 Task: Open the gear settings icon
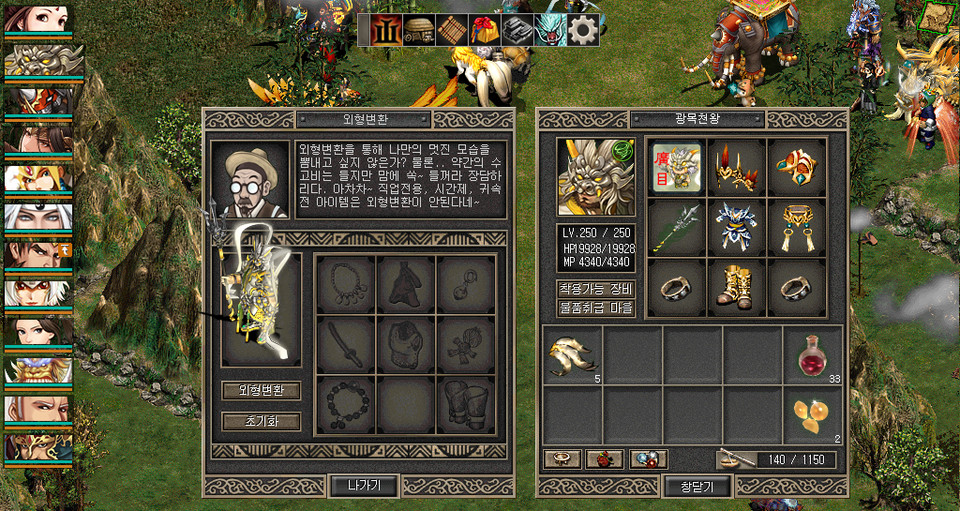583,30
